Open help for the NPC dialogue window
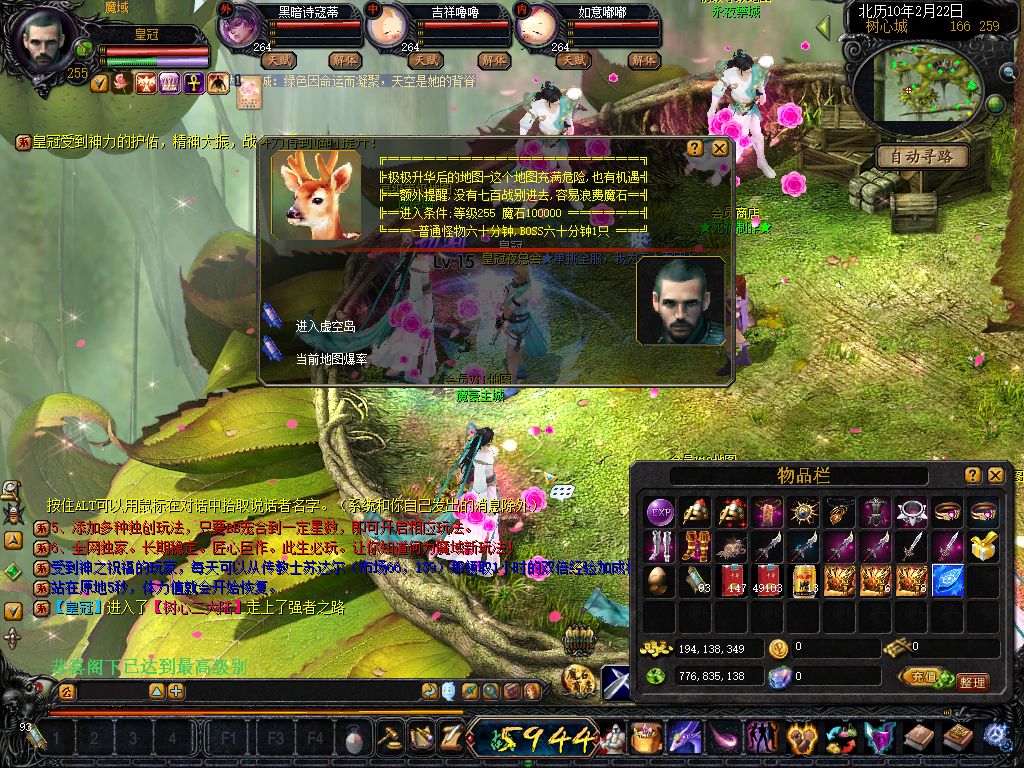 click(695, 148)
